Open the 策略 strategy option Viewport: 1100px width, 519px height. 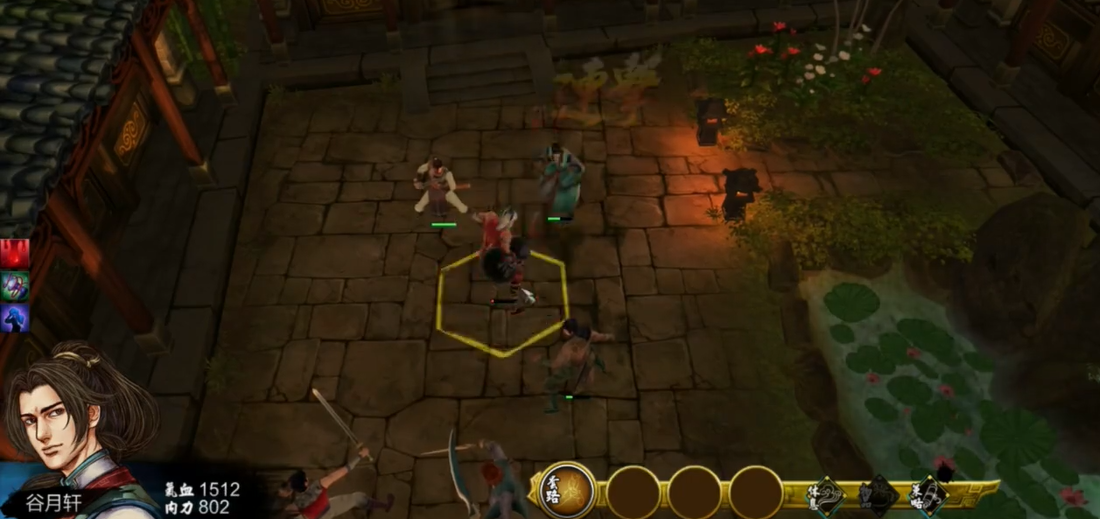point(928,495)
